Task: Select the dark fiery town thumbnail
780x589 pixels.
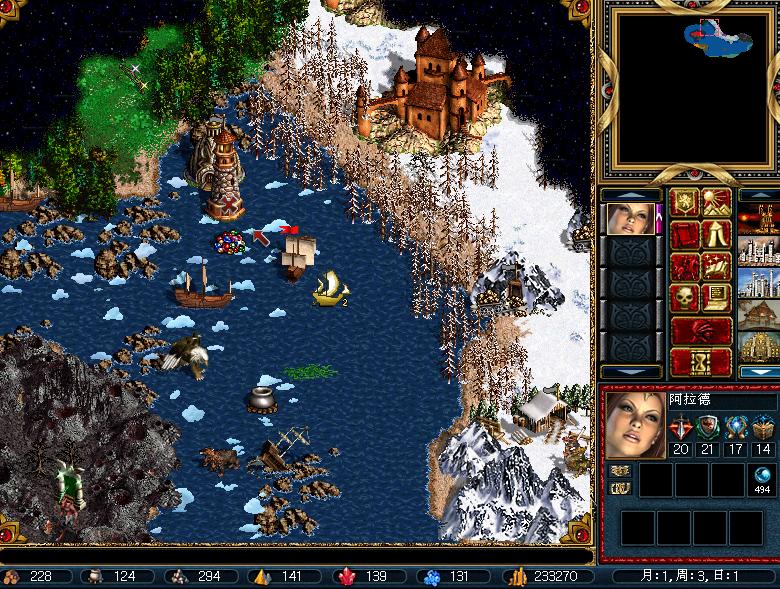Action: point(758,218)
